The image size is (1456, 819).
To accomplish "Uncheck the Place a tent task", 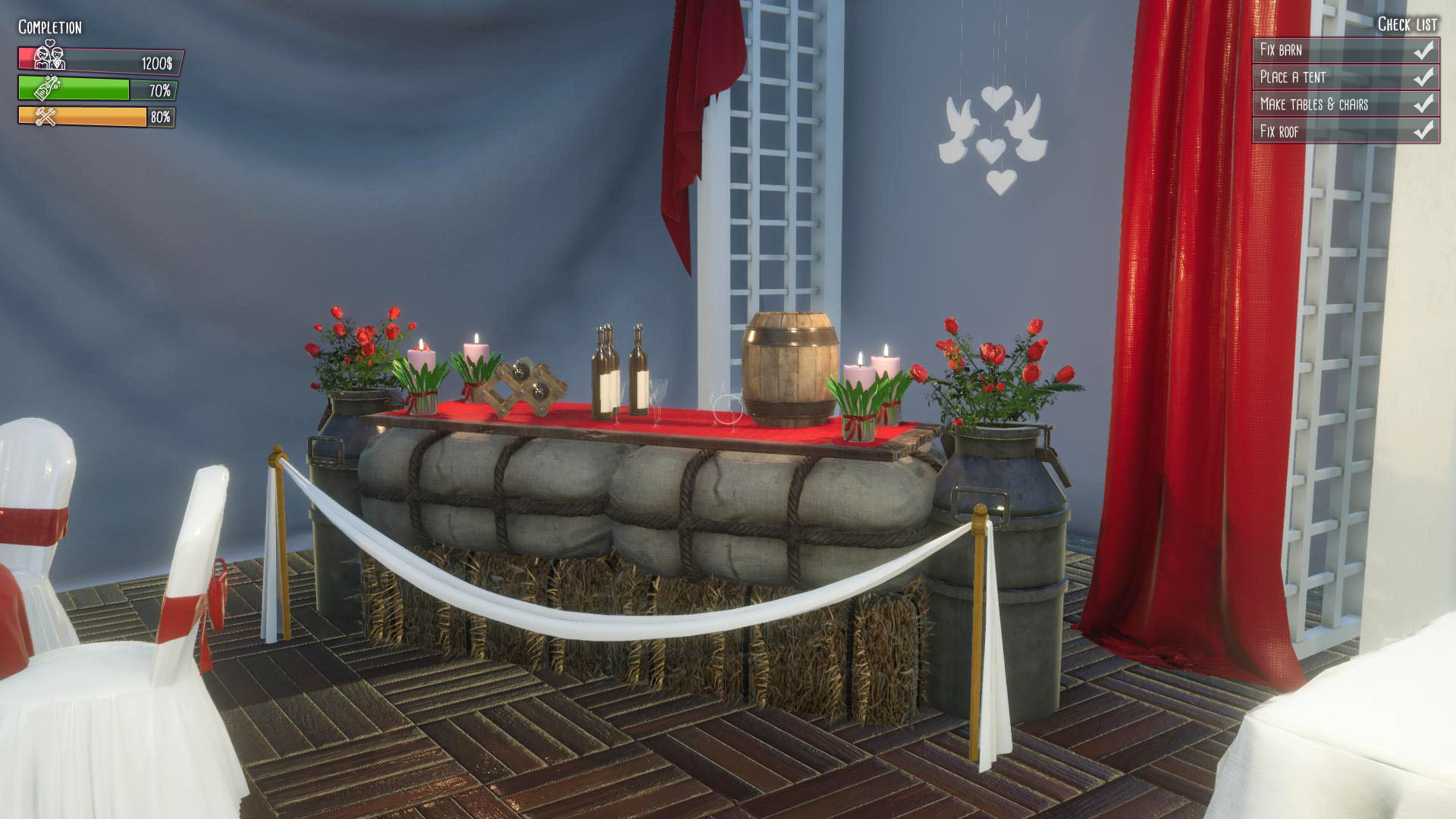I will click(1423, 77).
